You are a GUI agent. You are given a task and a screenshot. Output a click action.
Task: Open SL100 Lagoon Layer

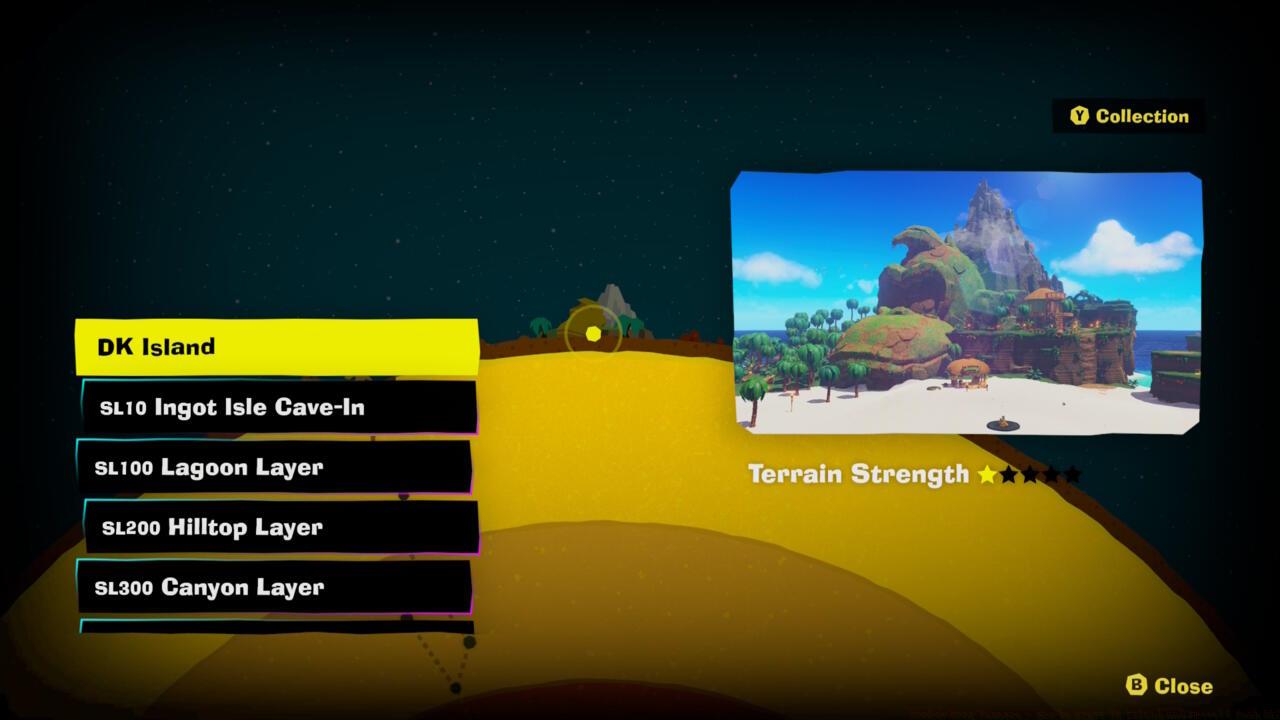pyautogui.click(x=275, y=467)
